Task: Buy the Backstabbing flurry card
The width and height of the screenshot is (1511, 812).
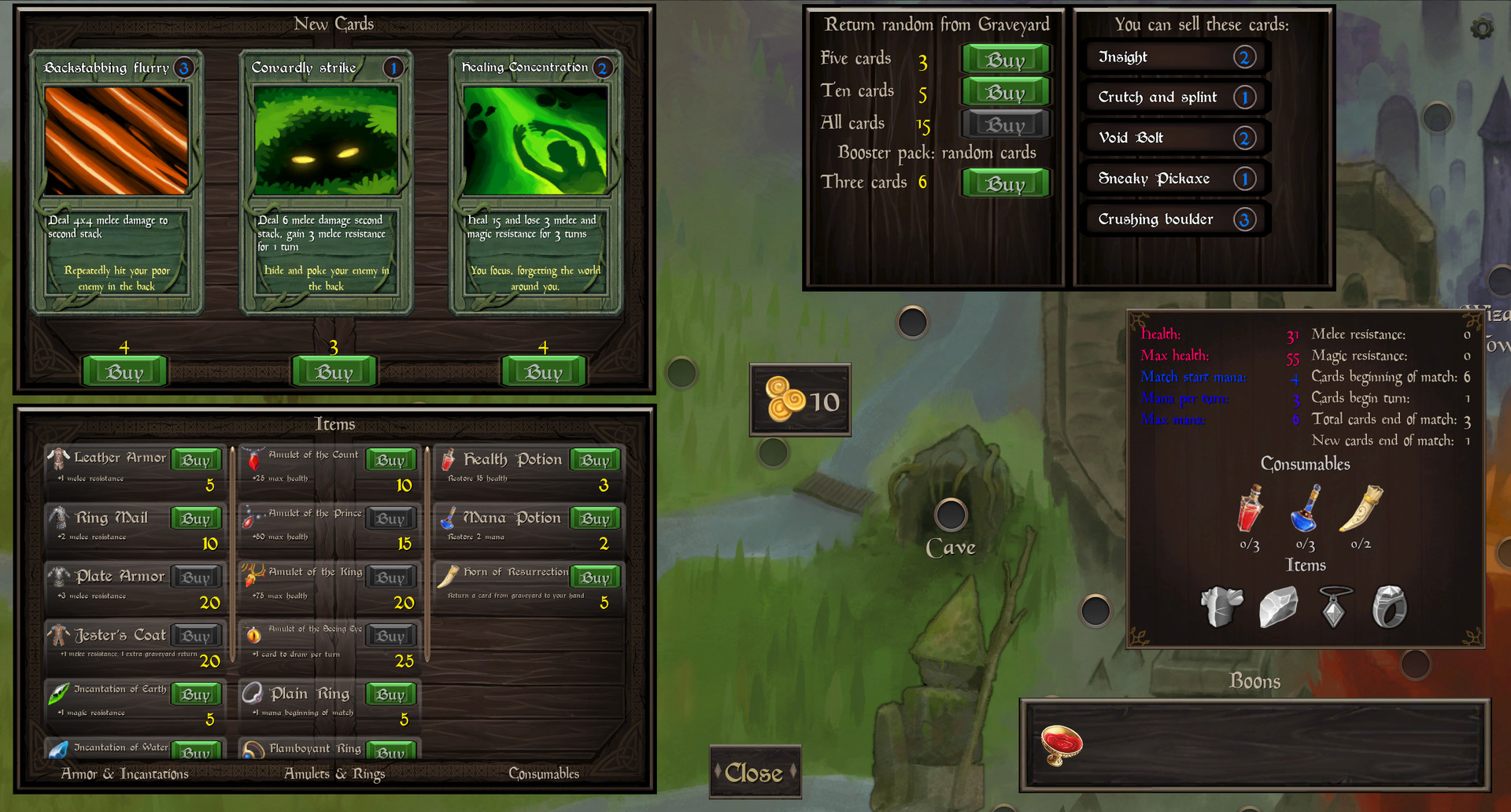Action: click(x=124, y=371)
